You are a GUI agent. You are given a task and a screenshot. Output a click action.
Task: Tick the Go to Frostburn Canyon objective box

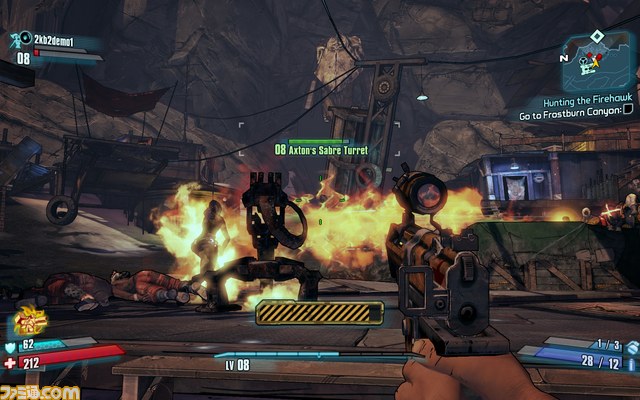628,115
